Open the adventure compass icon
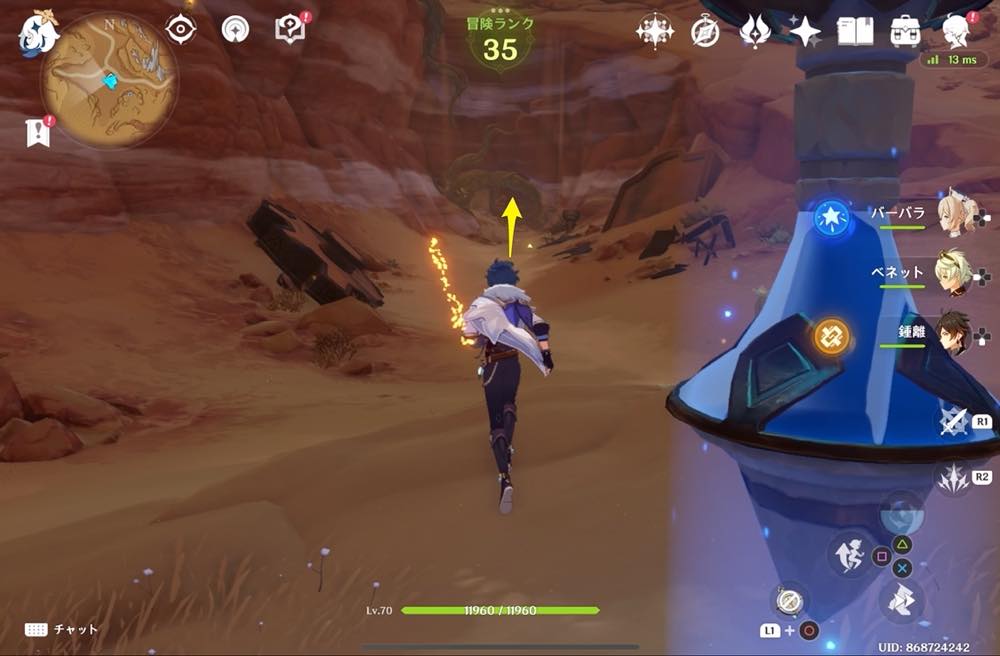 705,32
